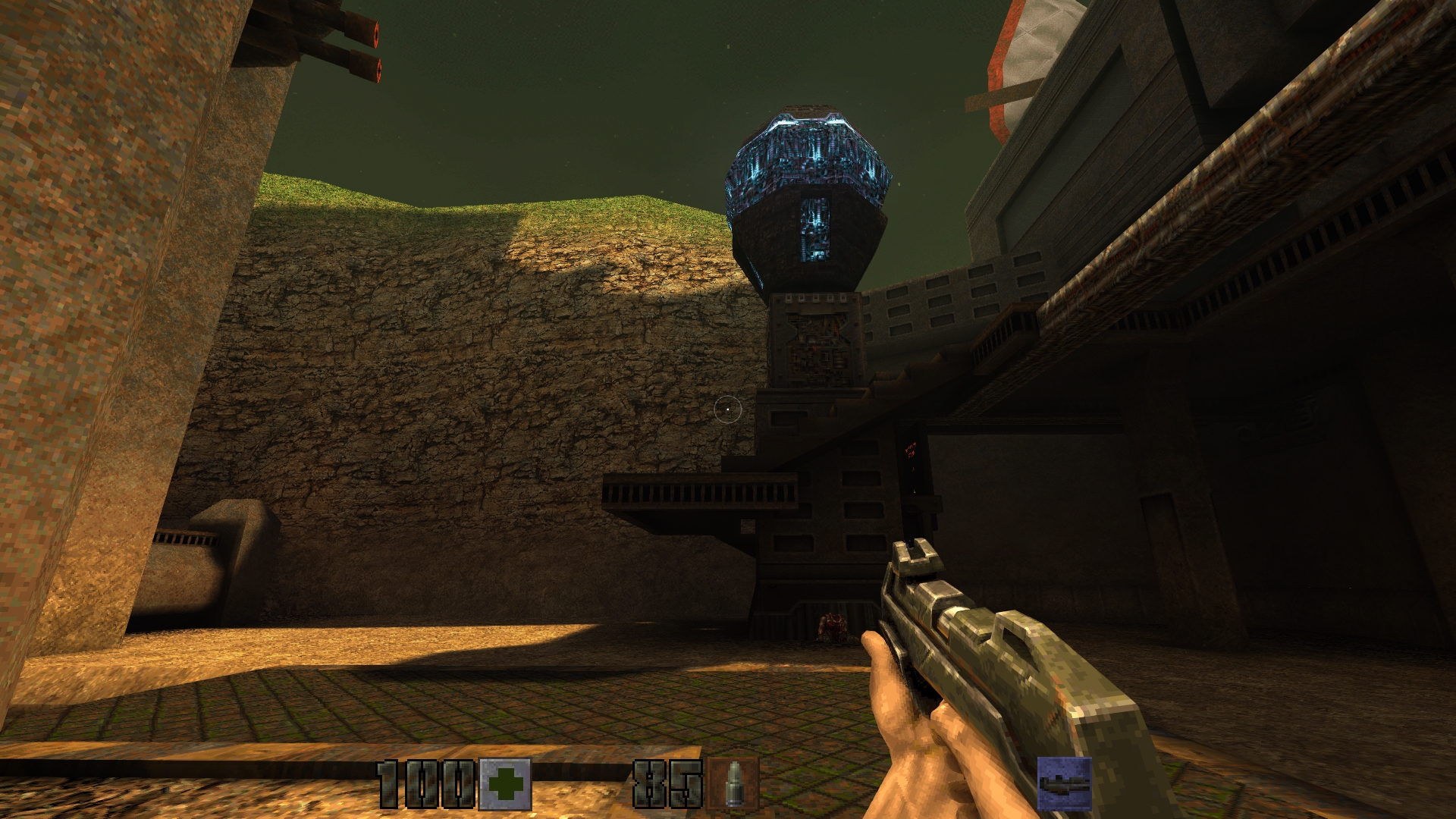
Task: Select the bullet ammo icon
Action: click(733, 784)
